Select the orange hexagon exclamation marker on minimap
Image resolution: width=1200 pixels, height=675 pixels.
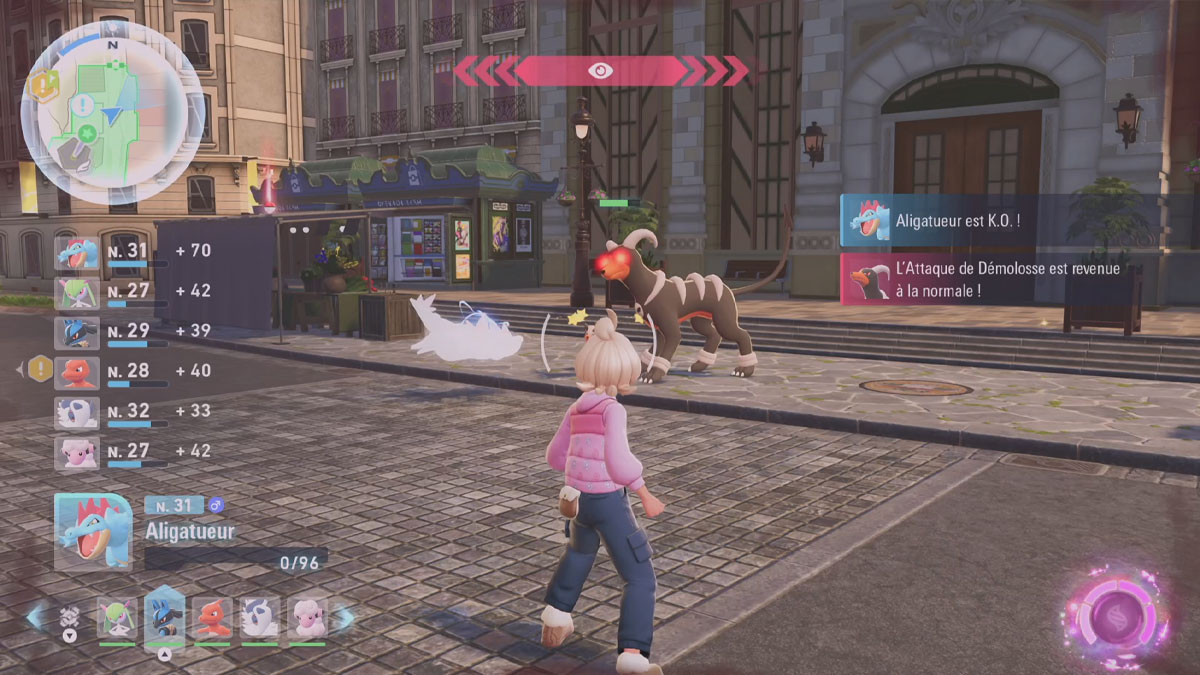click(43, 86)
